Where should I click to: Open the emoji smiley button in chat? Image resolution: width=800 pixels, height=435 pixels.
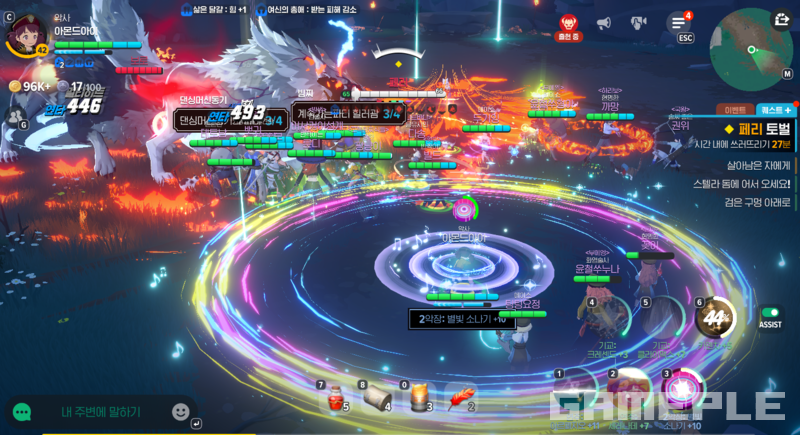(x=181, y=411)
